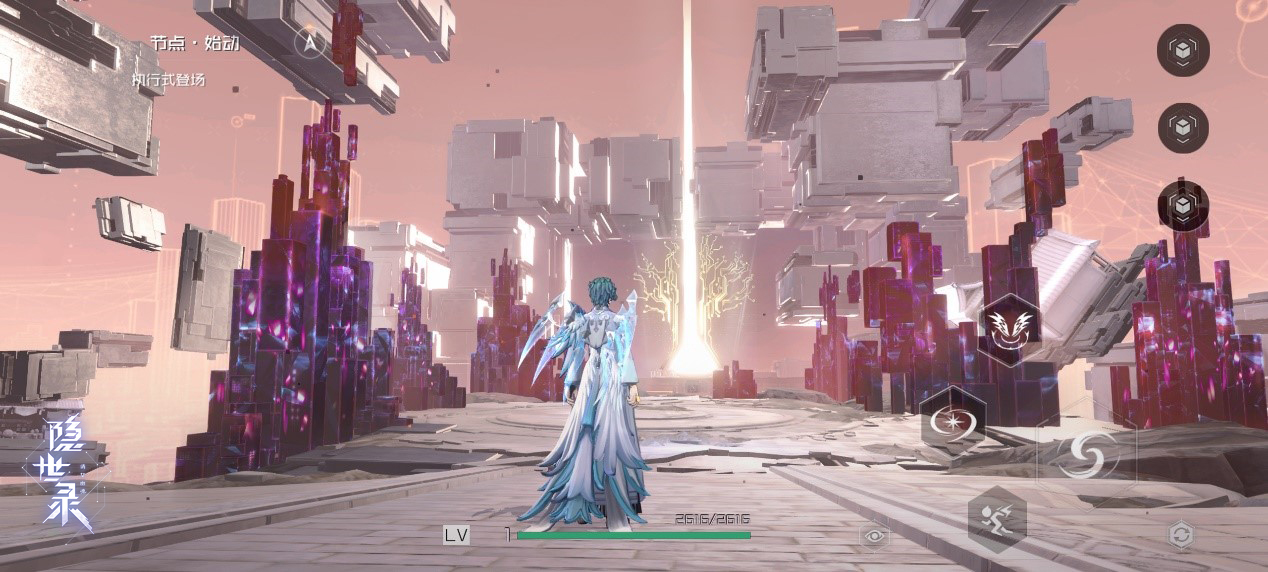The height and width of the screenshot is (572, 1268).
Task: Open the 节点·始动 objective tracker
Action: (195, 43)
